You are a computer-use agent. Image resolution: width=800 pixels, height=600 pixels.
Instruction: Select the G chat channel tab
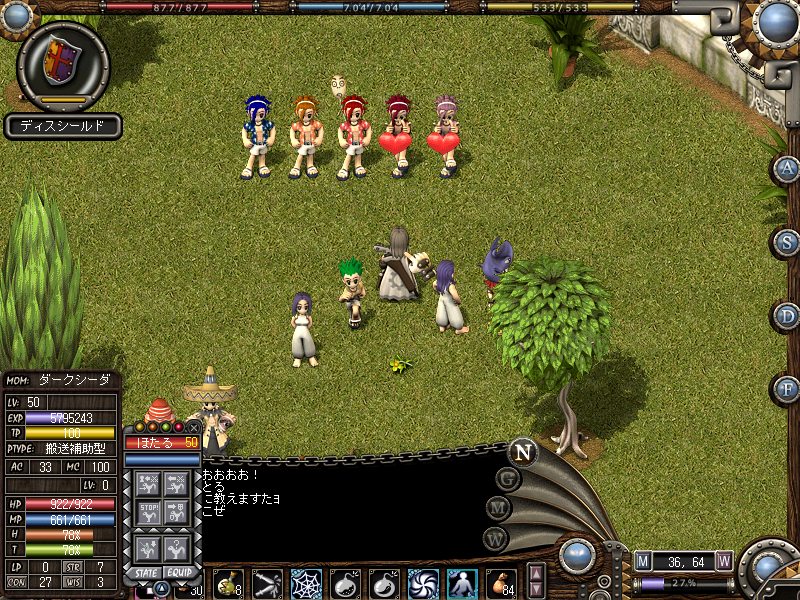pos(509,480)
